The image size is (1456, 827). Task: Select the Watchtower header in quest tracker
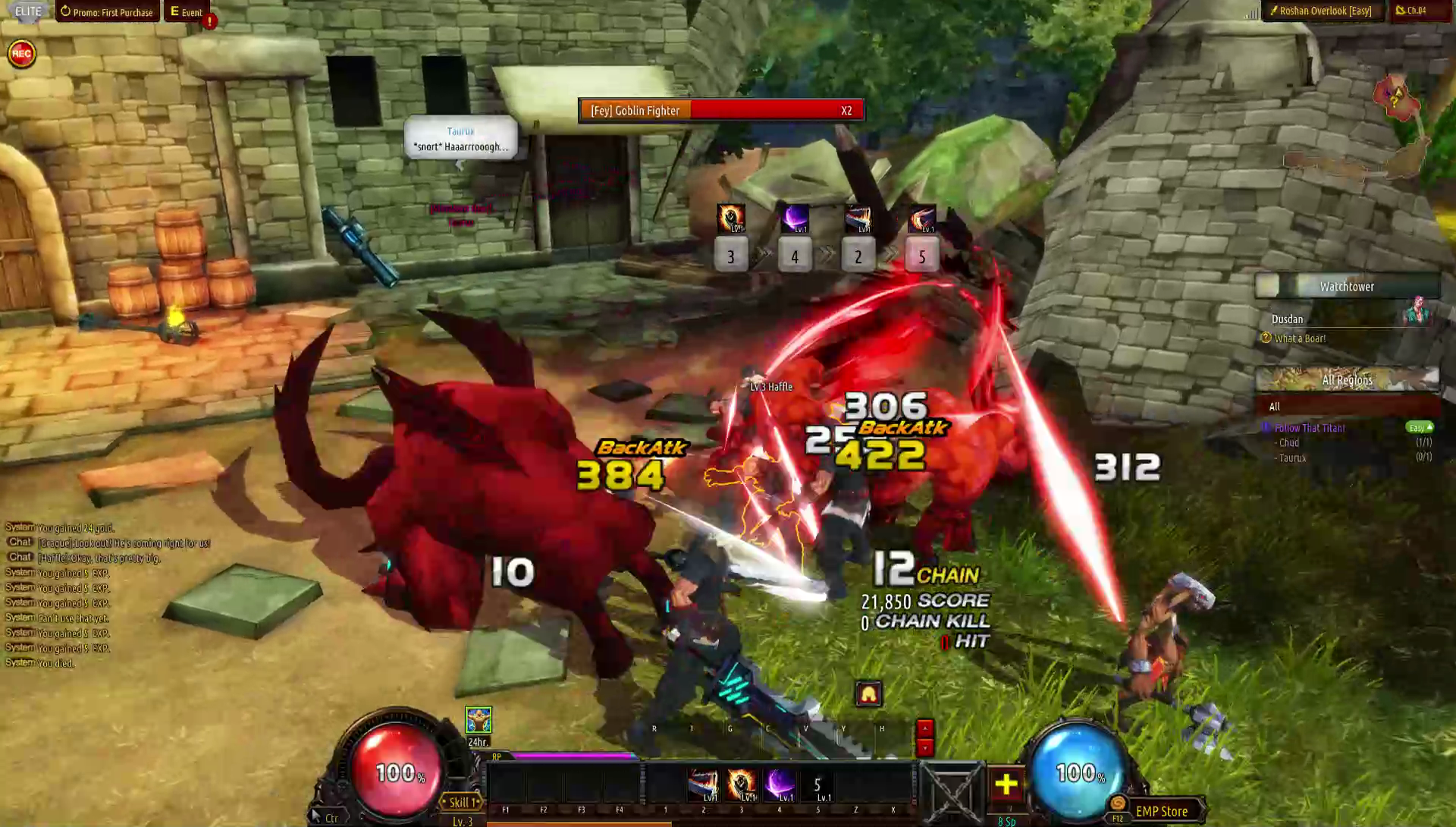[1347, 287]
